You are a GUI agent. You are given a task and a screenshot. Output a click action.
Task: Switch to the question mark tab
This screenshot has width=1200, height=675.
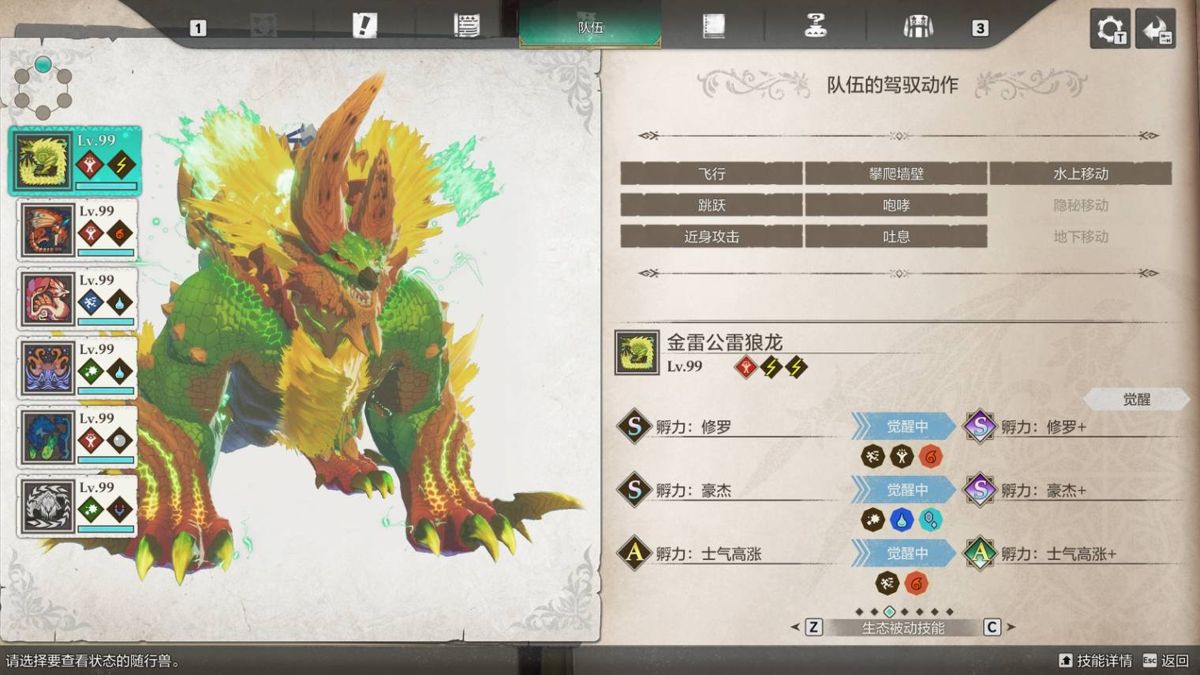click(816, 26)
